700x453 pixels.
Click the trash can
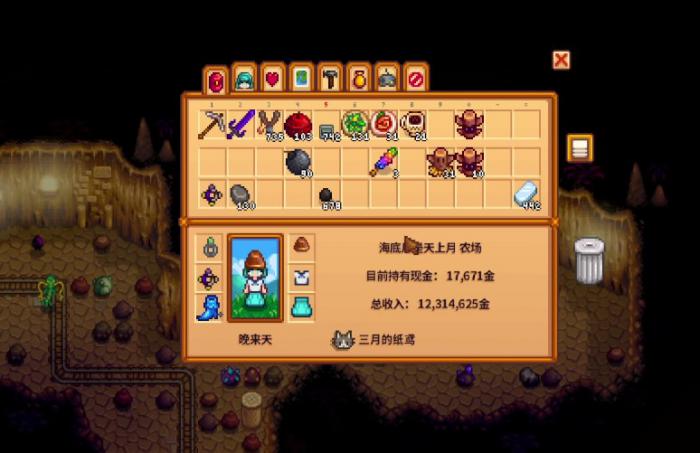point(589,260)
